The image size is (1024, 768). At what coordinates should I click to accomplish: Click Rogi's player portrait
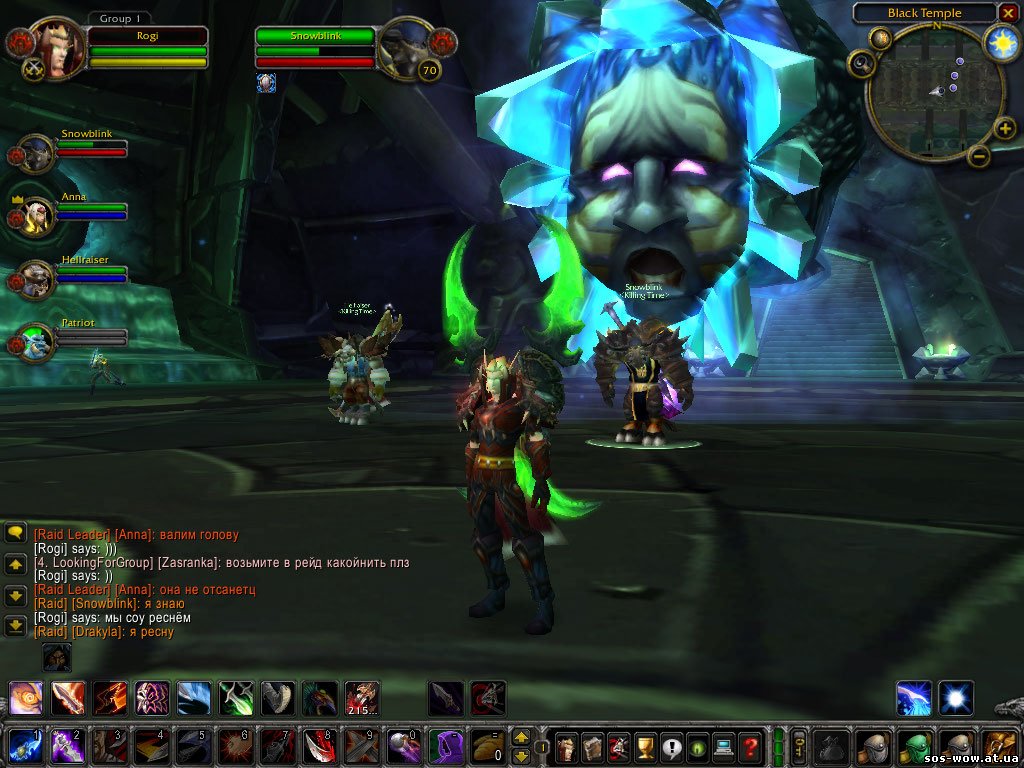[x=61, y=46]
